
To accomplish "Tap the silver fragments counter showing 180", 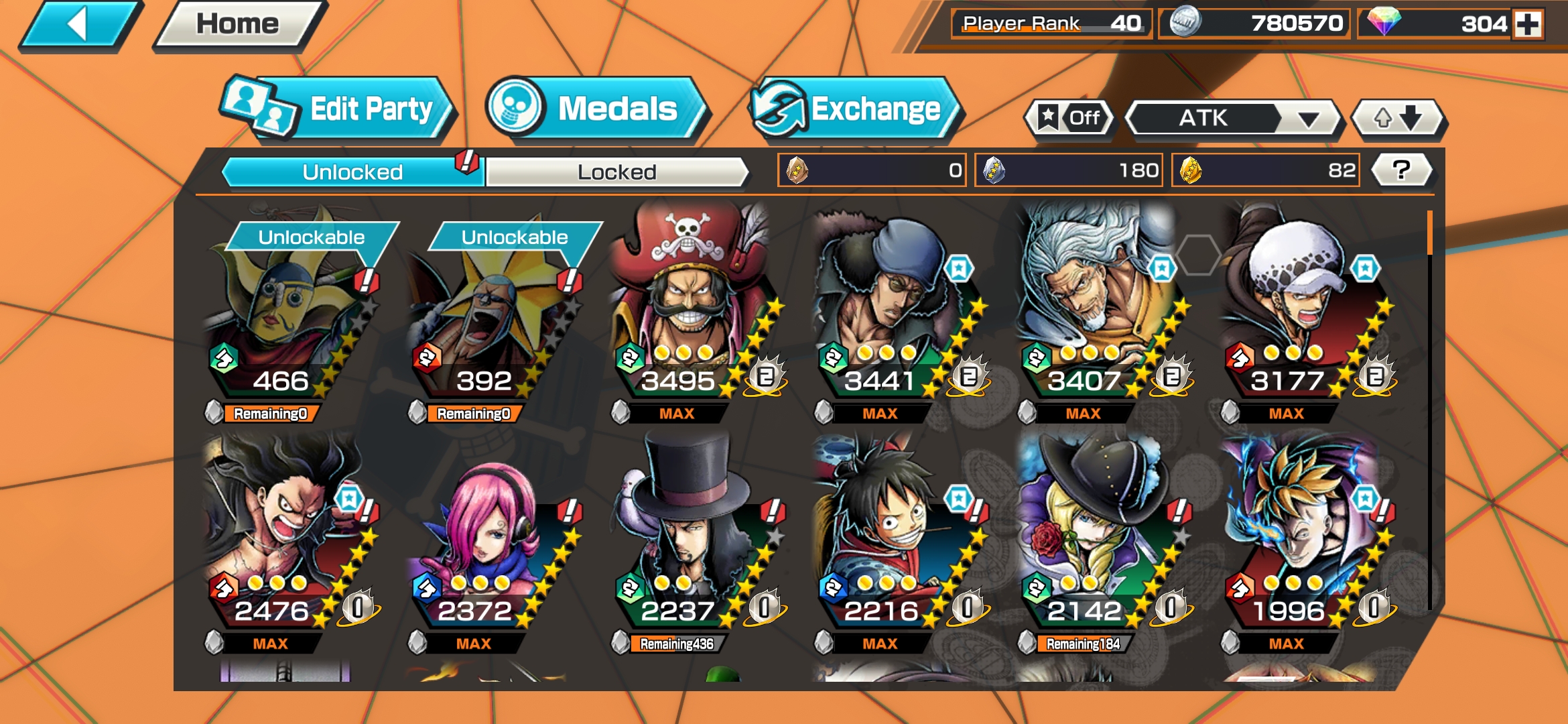I will click(x=1070, y=172).
